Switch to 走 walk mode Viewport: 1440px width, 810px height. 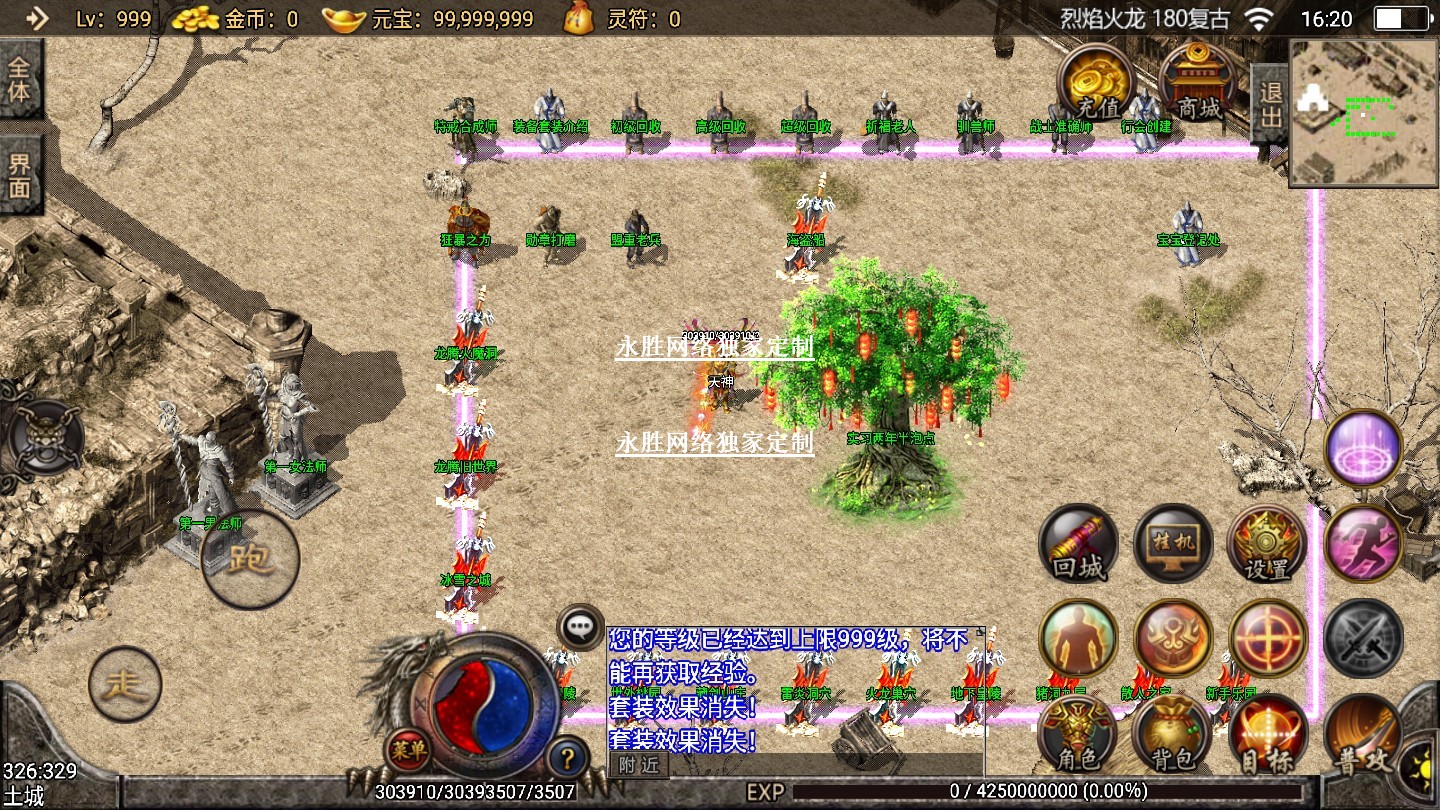(125, 684)
